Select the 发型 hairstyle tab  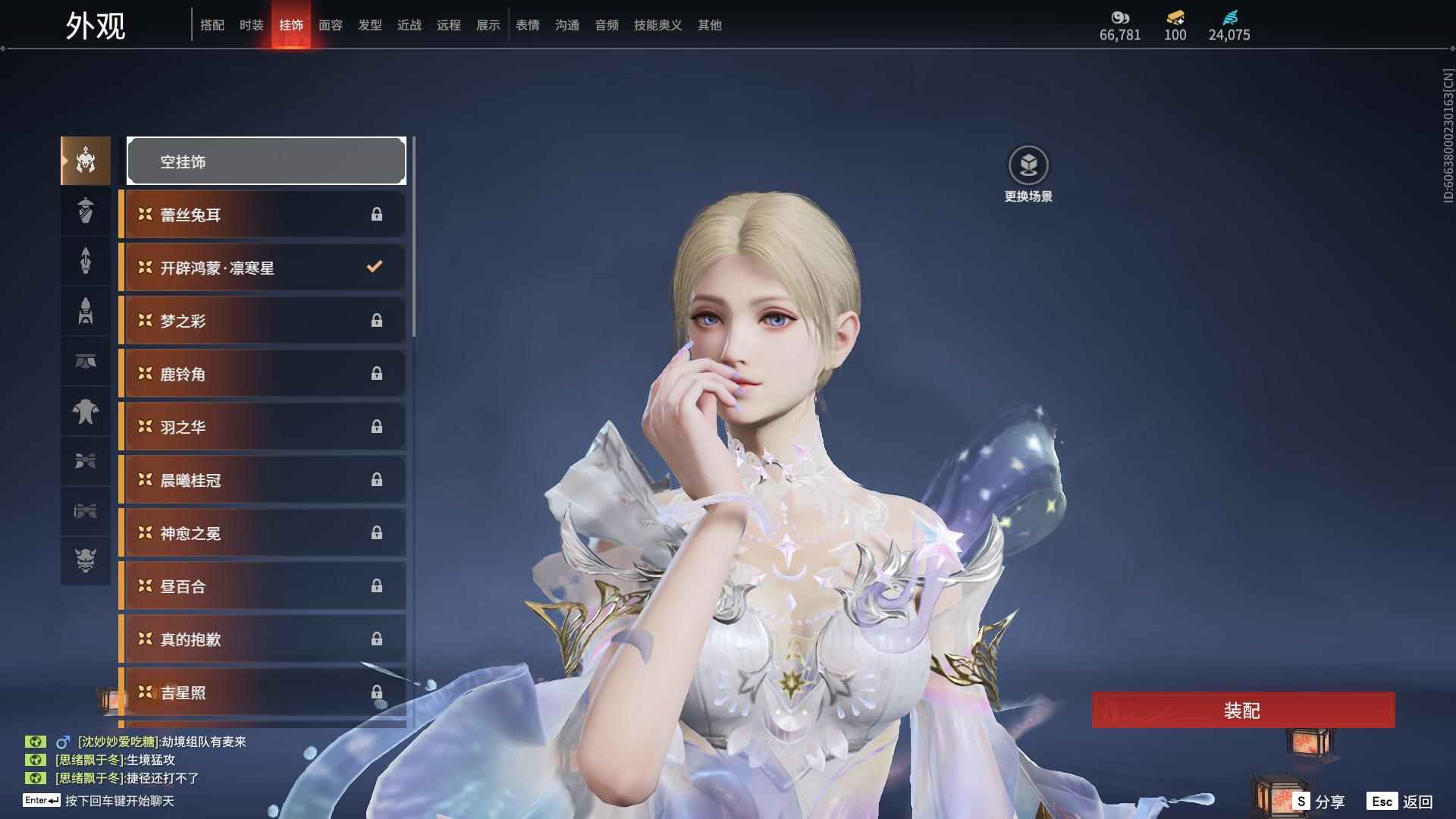tap(370, 25)
